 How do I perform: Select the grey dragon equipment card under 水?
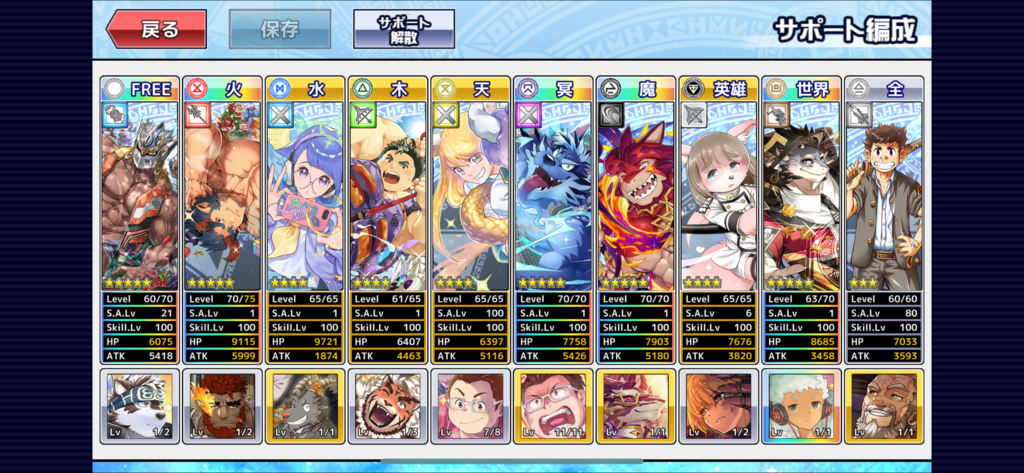pos(305,406)
